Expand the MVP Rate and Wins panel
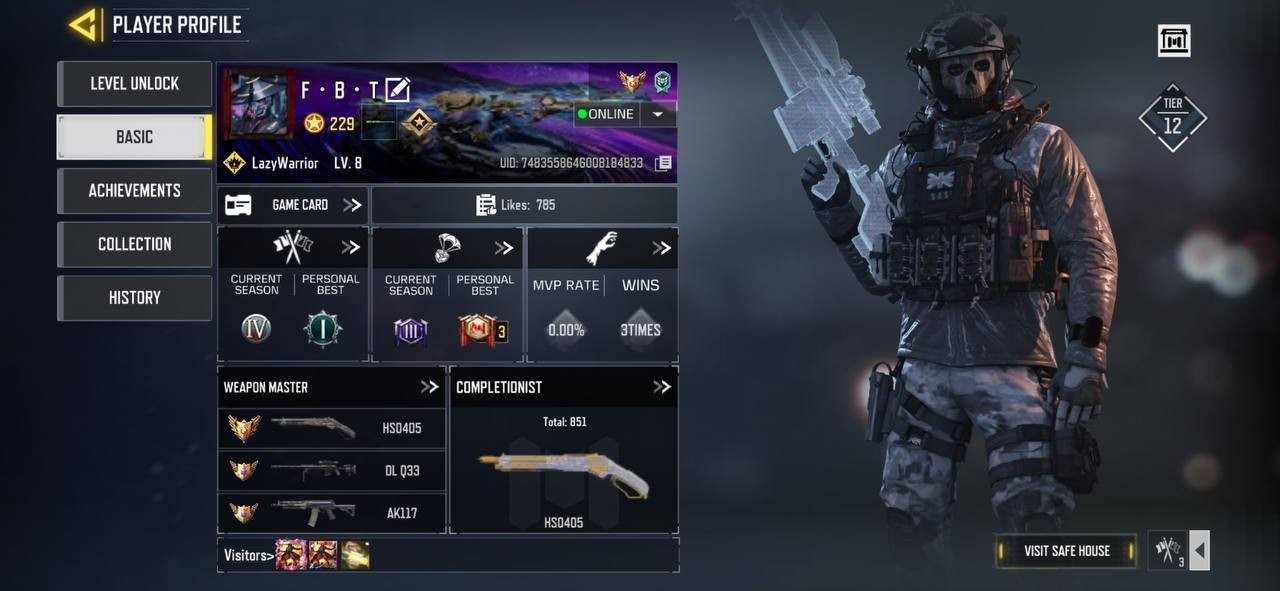This screenshot has height=591, width=1280. pos(661,248)
